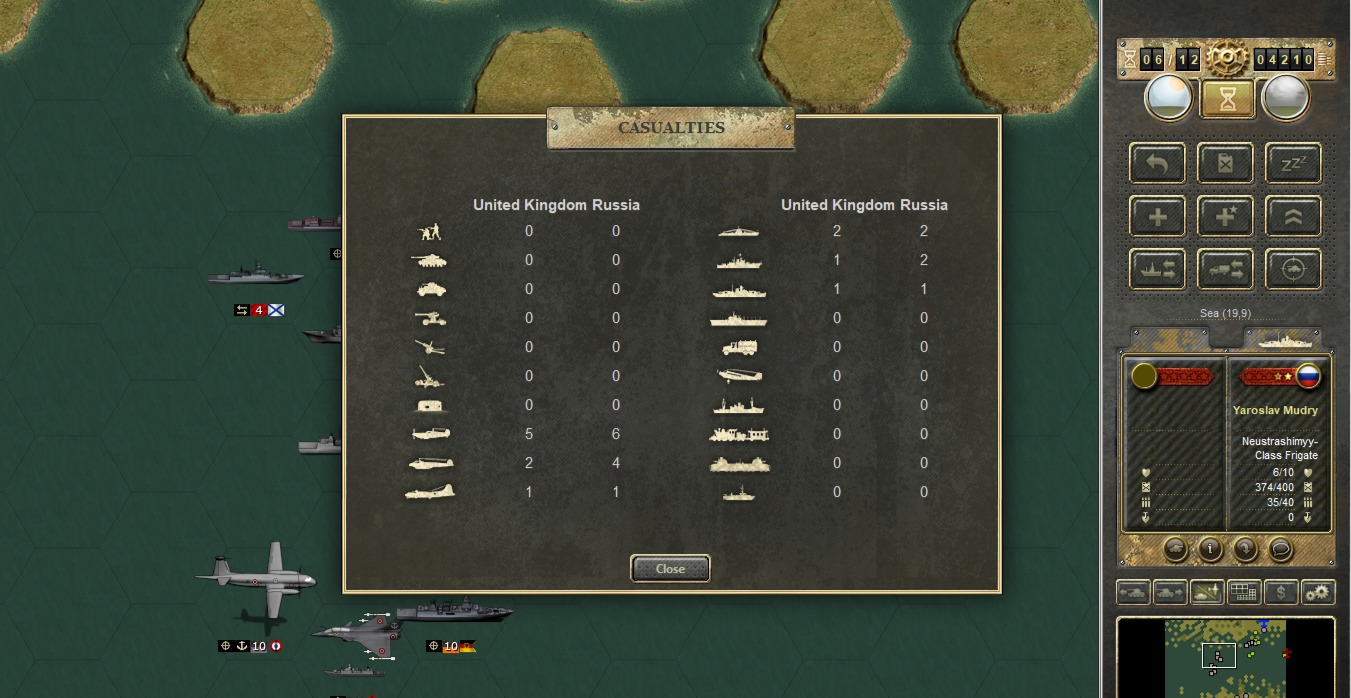Open unit info with the round 'i' button

coord(1211,549)
